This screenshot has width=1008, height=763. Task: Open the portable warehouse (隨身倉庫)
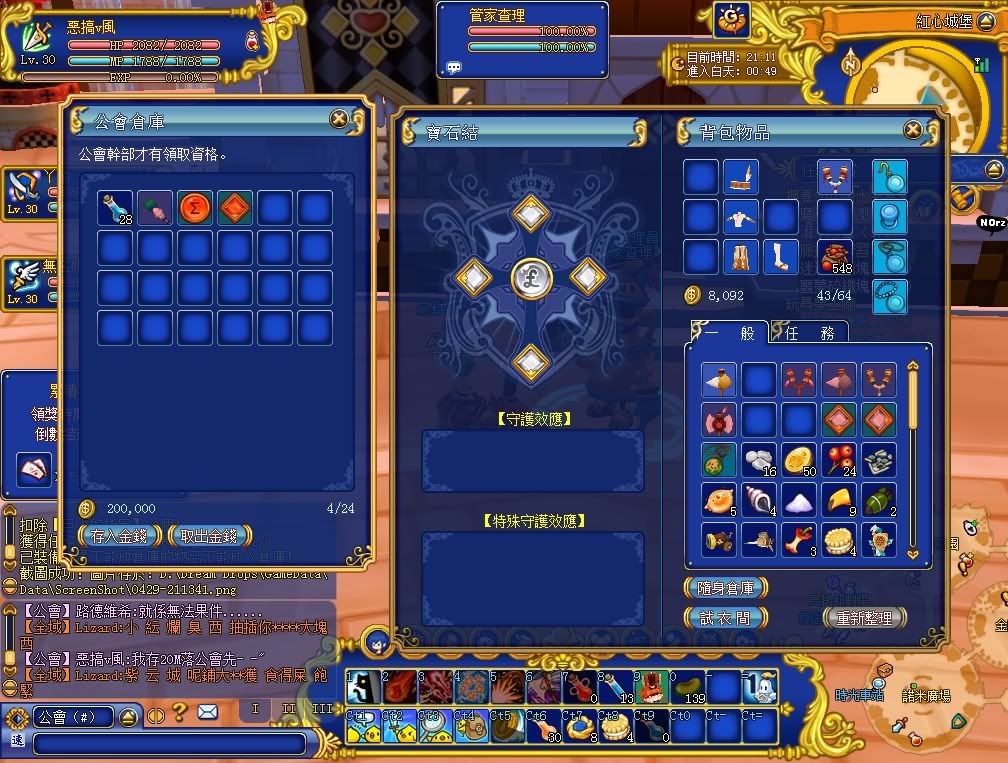coord(726,588)
